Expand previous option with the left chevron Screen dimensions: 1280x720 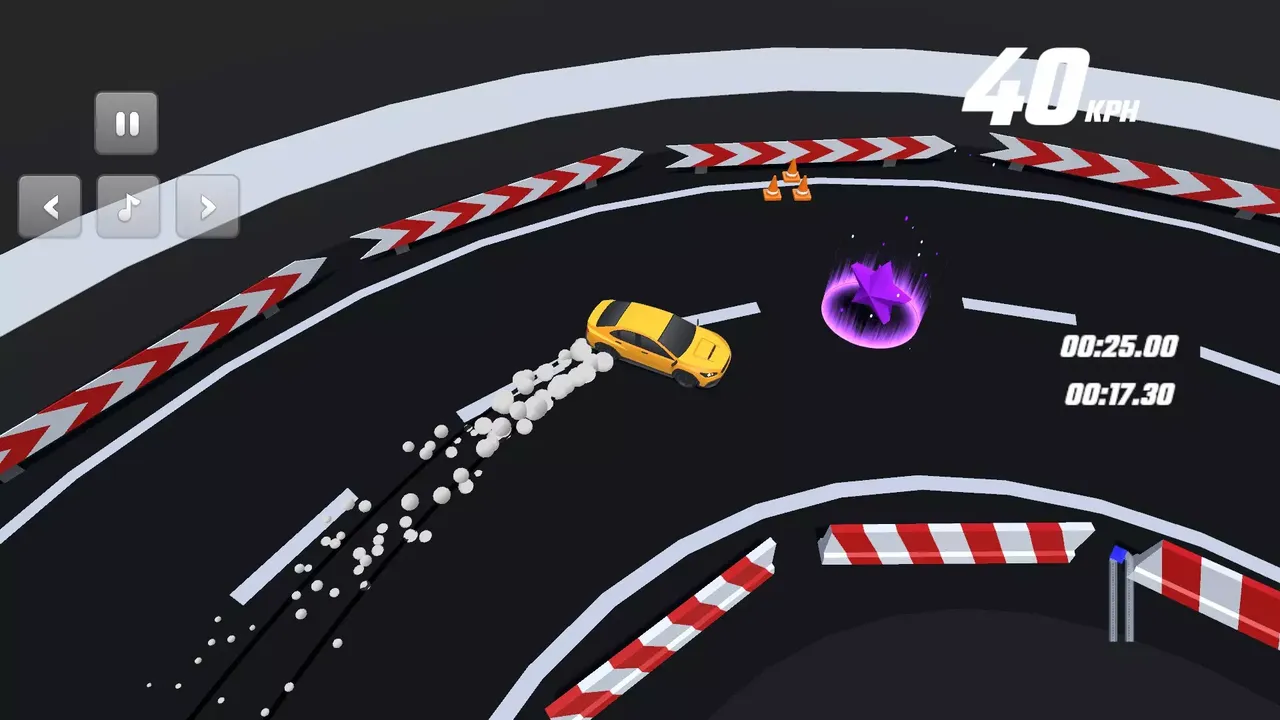[x=52, y=206]
